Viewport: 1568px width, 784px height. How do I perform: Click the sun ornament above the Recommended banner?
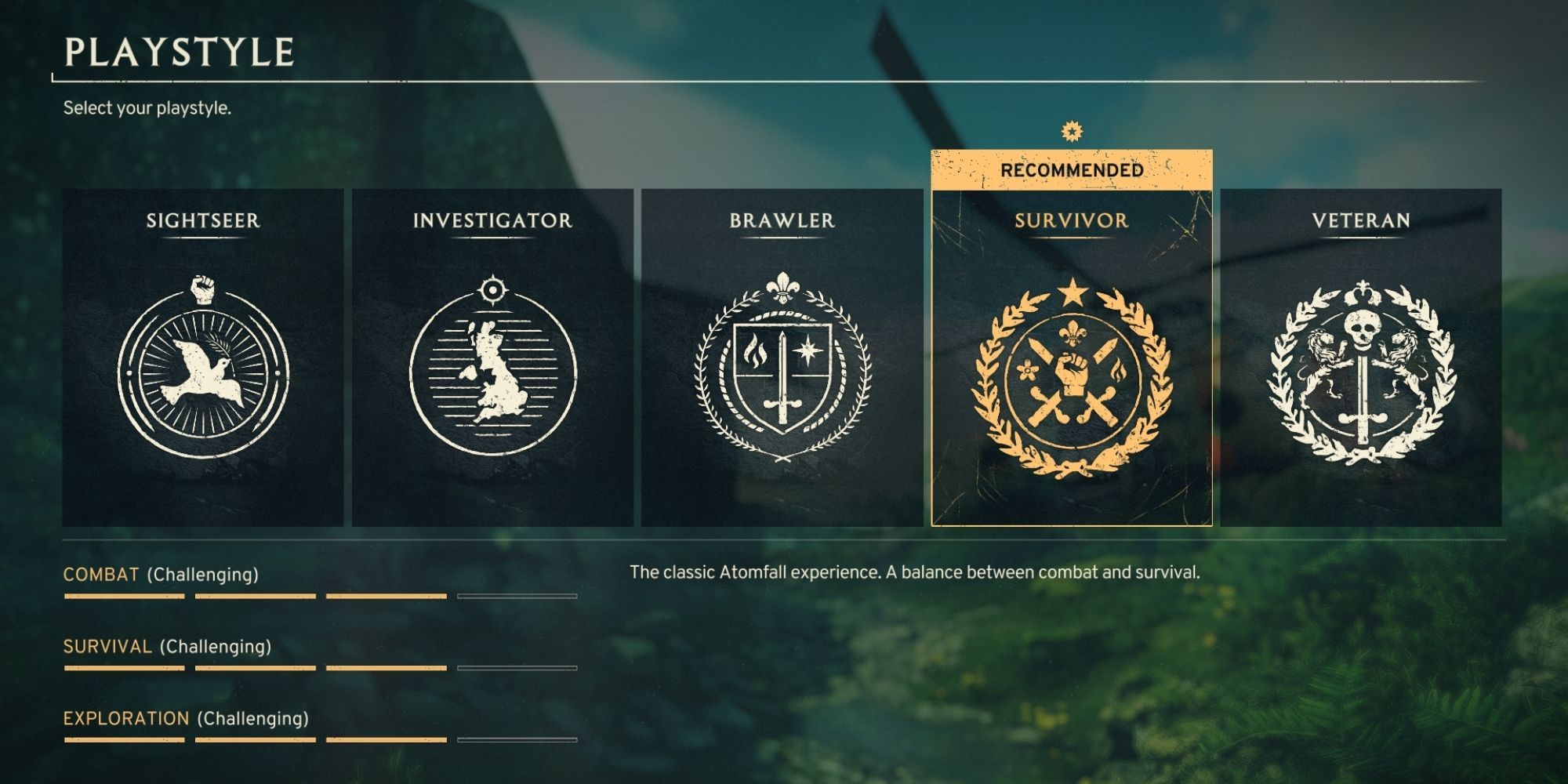[x=1069, y=130]
